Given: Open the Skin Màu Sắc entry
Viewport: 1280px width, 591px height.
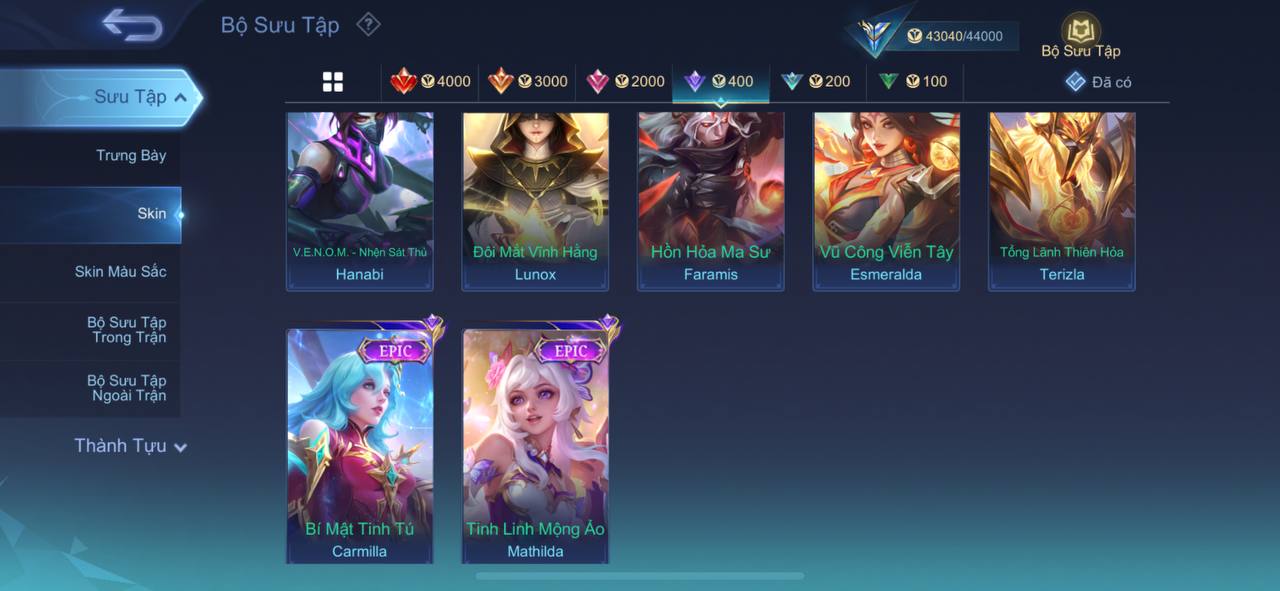Looking at the screenshot, I should (x=120, y=271).
